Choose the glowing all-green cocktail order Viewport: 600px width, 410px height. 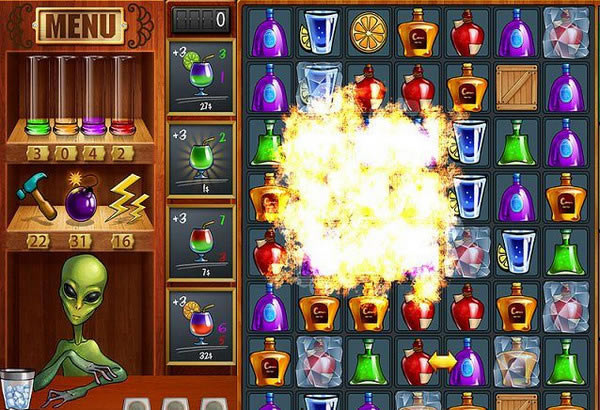201,158
